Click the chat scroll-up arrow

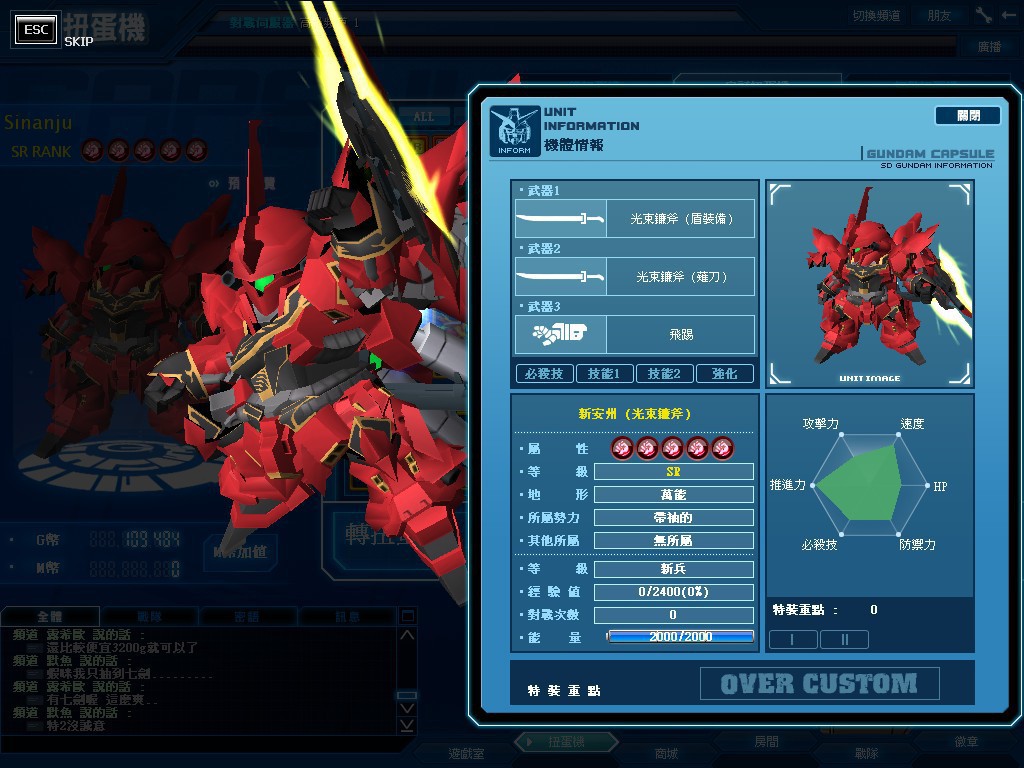click(x=406, y=636)
